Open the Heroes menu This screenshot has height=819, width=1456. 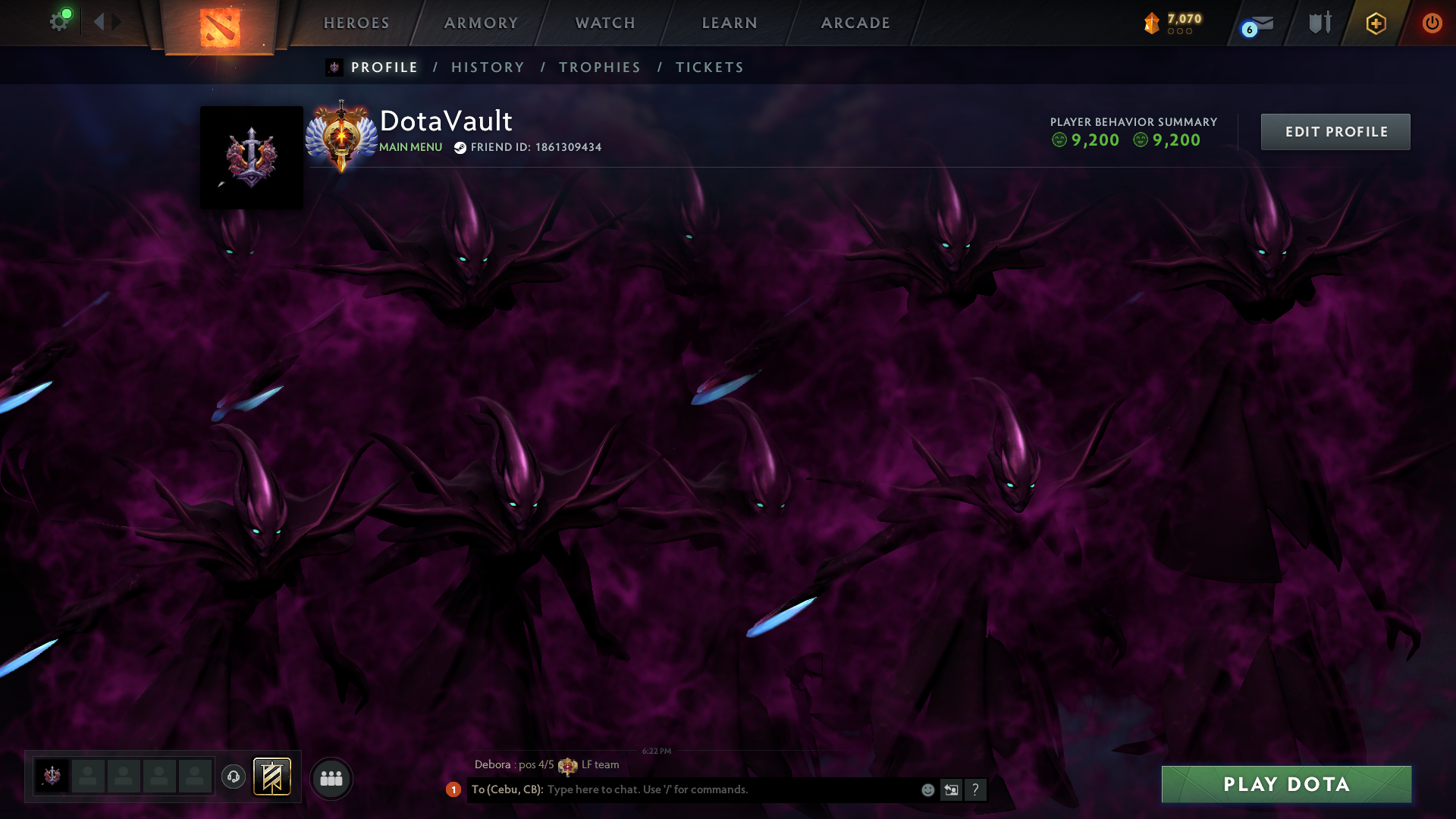tap(356, 23)
